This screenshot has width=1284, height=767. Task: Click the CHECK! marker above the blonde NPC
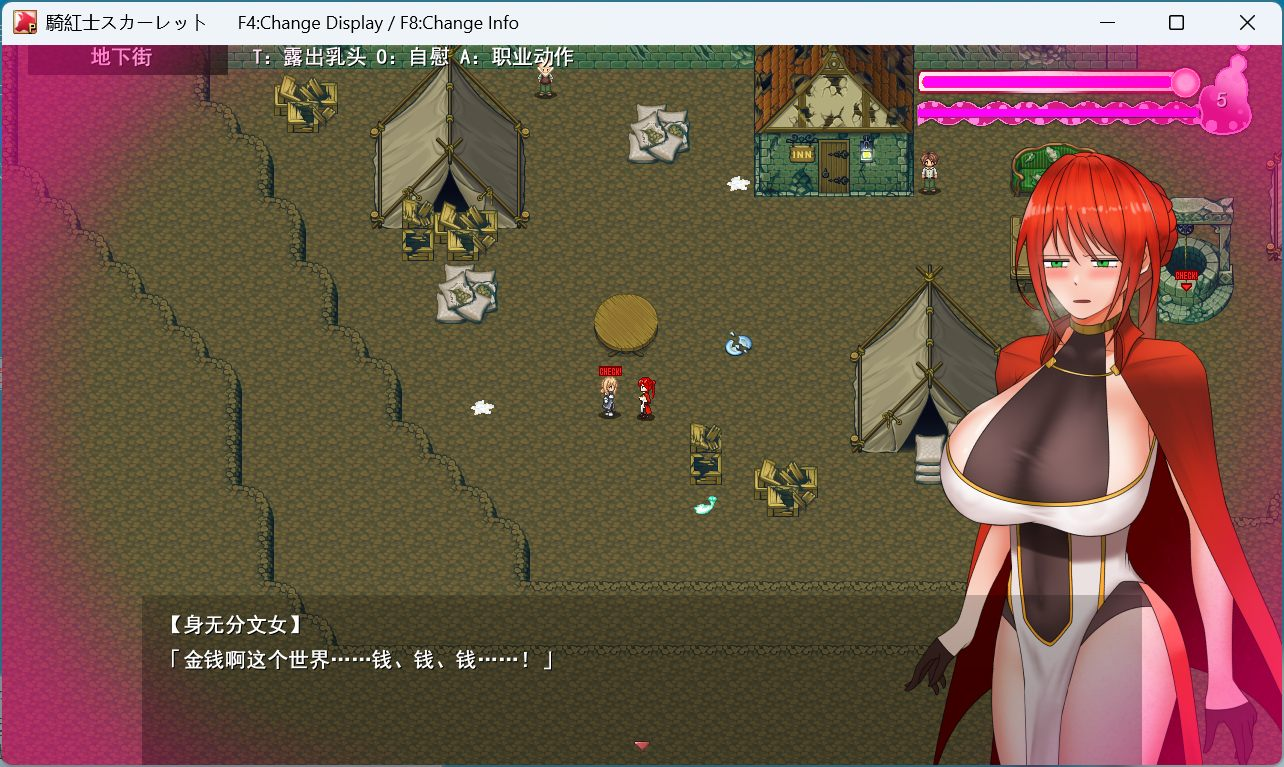coord(608,370)
